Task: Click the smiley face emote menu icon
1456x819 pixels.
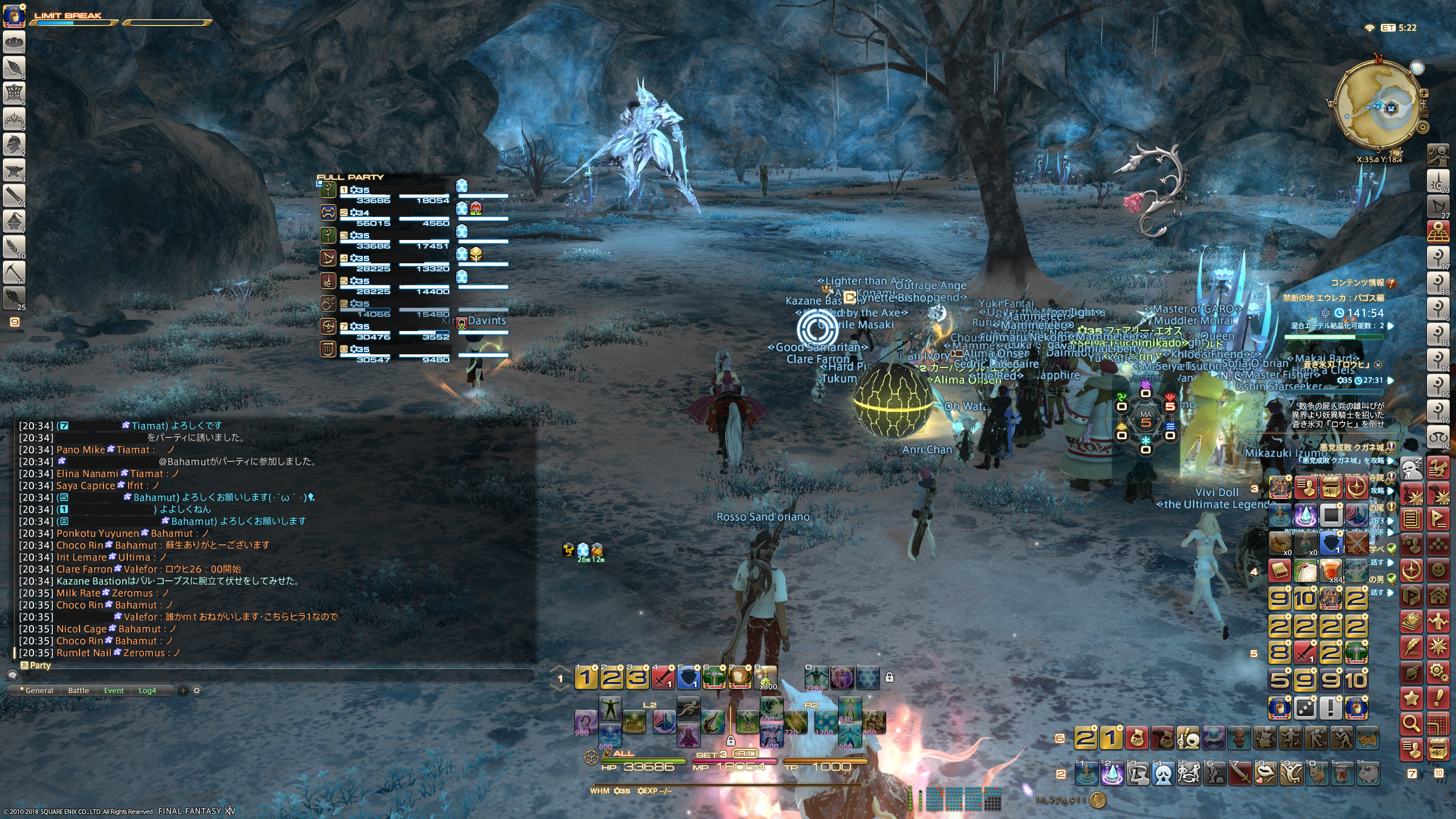Action: coord(1438,570)
